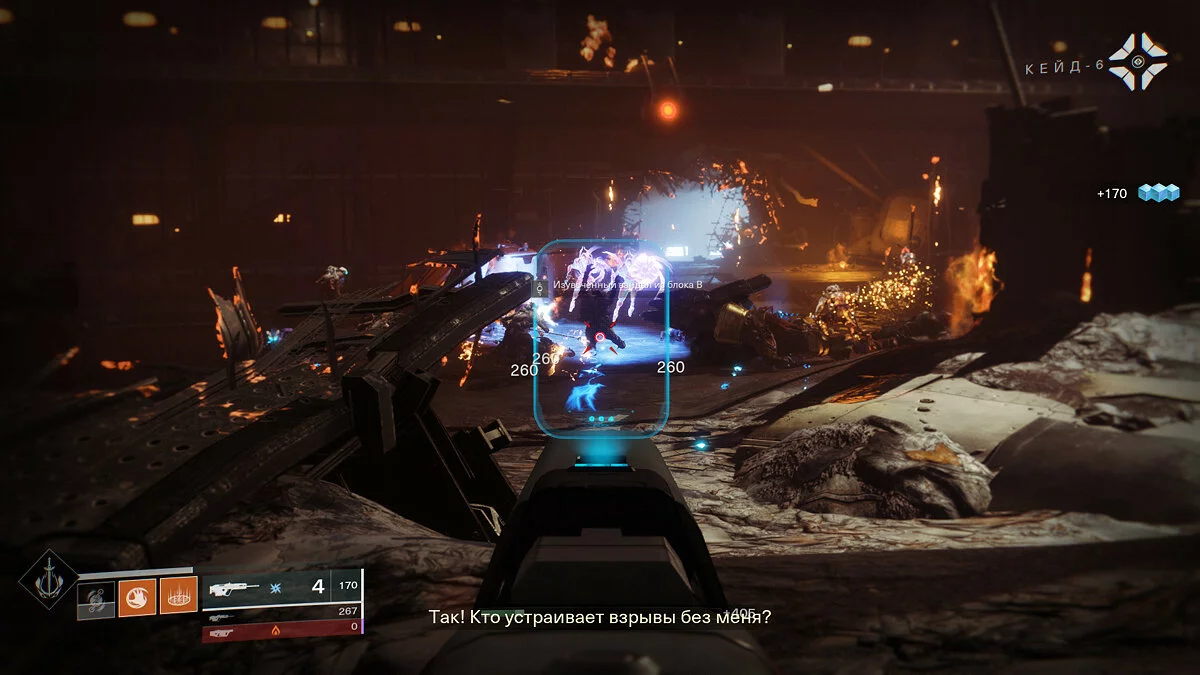Viewport: 1200px width, 675px height.
Task: Switch to the red power weapon slot
Action: pos(281,631)
